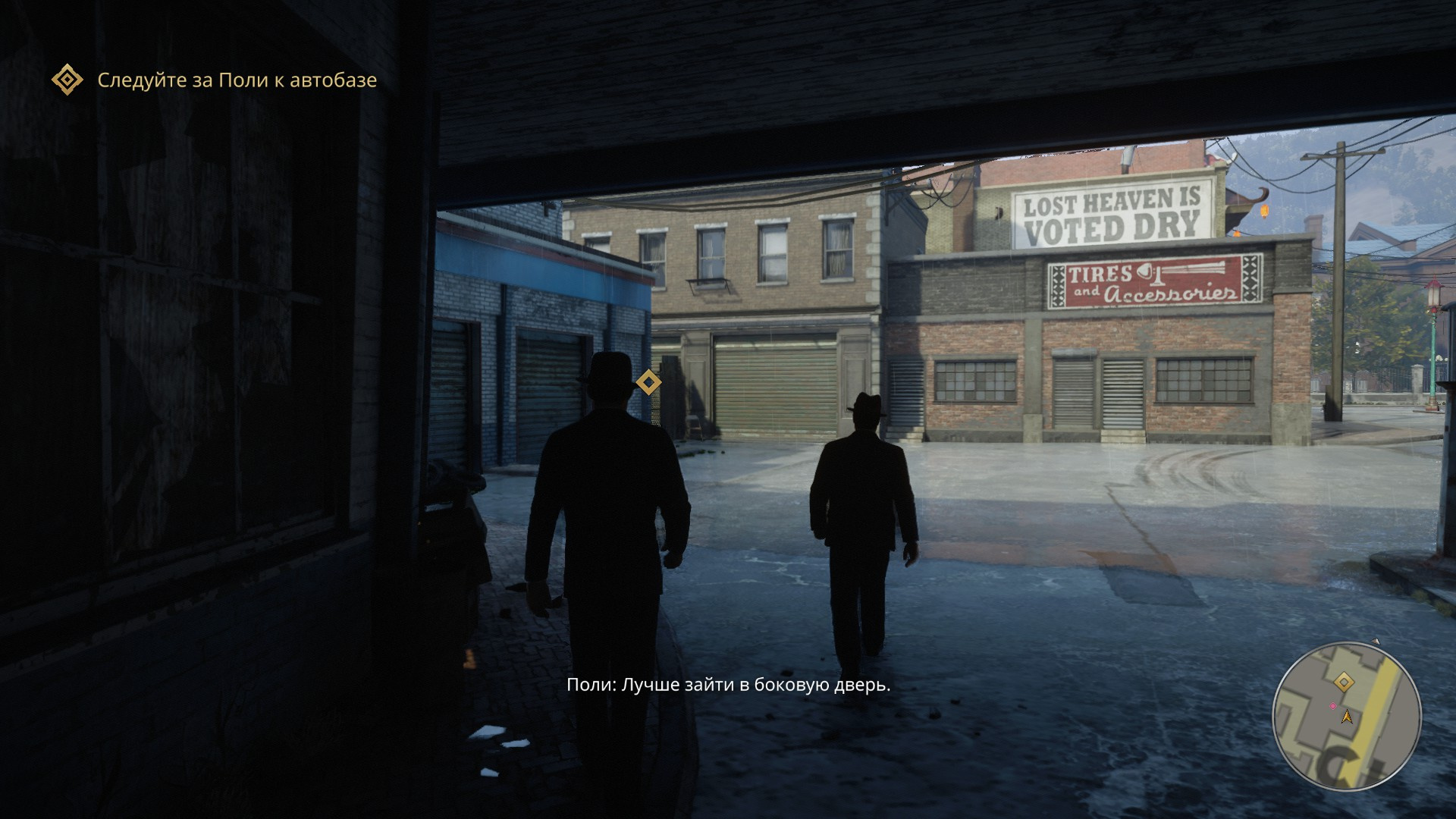Click the gold objective diamond on the minimap
Screen dimensions: 1456x819
[x=1344, y=682]
